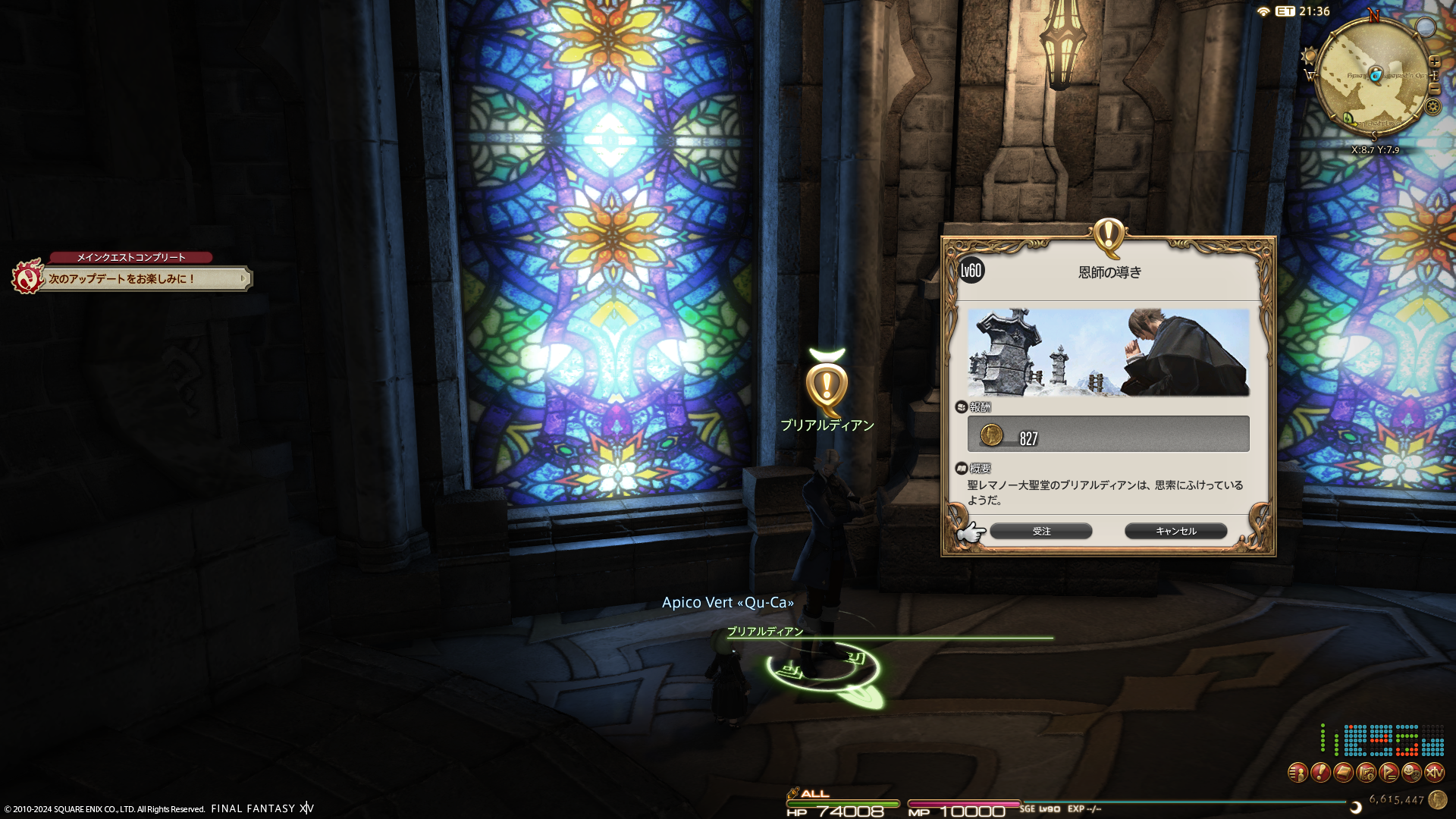Open the Travel map menu icon
The image size is (1456, 819).
[1366, 773]
